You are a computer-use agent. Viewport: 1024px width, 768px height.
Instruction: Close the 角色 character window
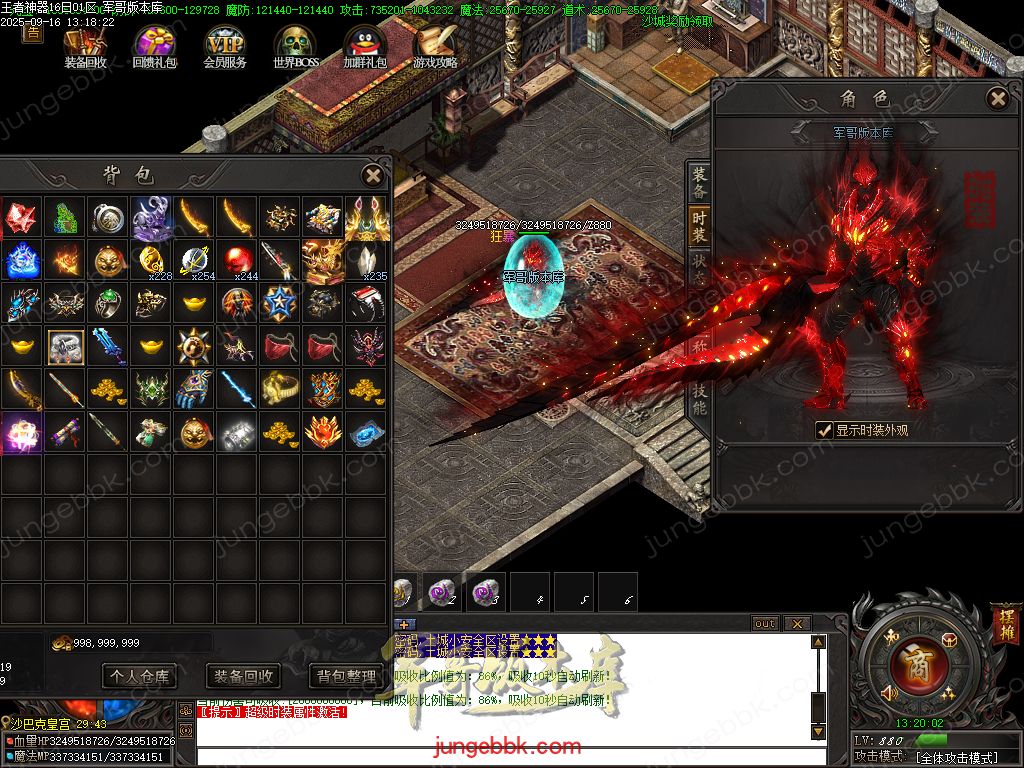click(x=997, y=98)
